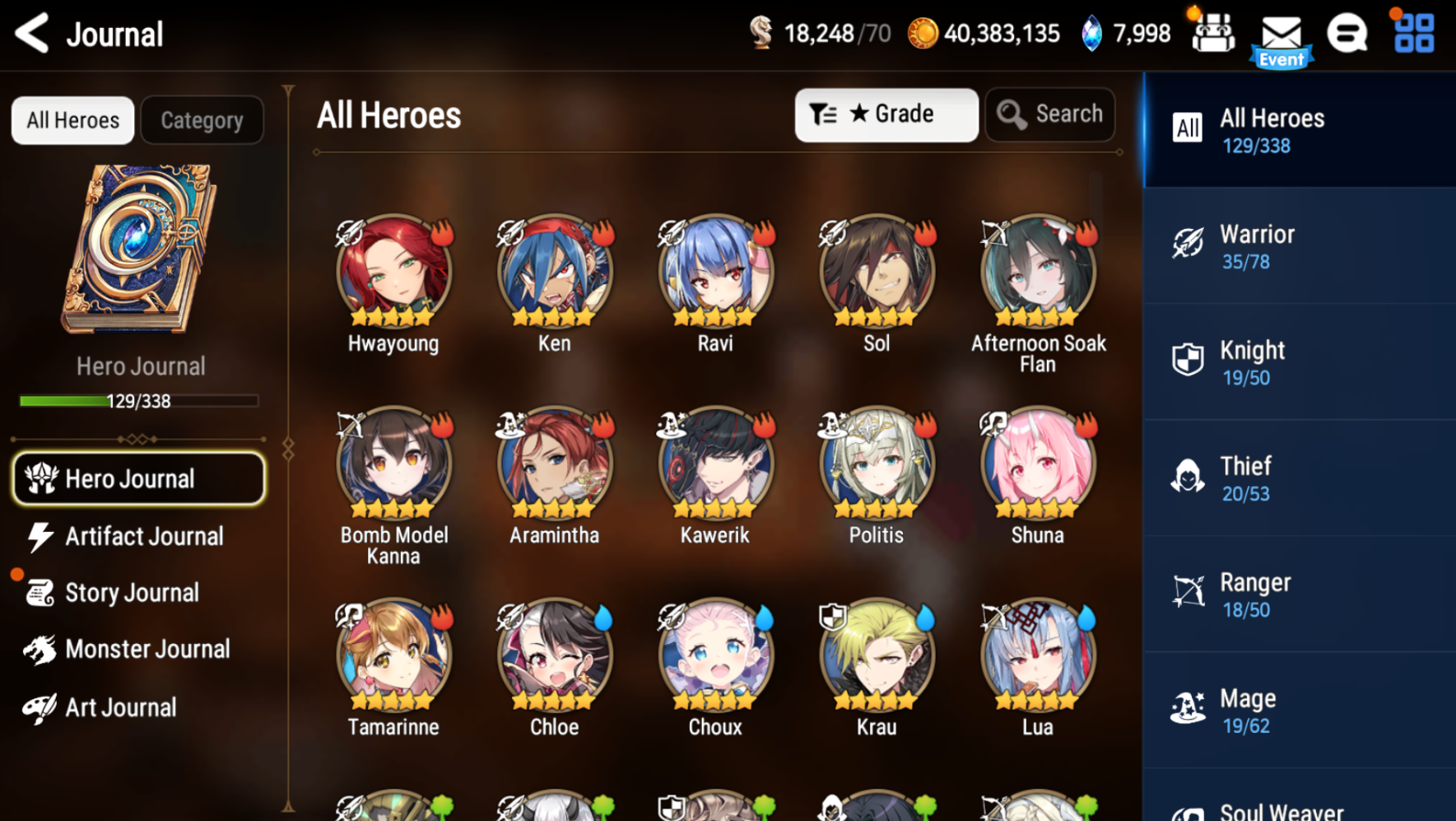Open the chat bubble icon

click(x=1347, y=34)
